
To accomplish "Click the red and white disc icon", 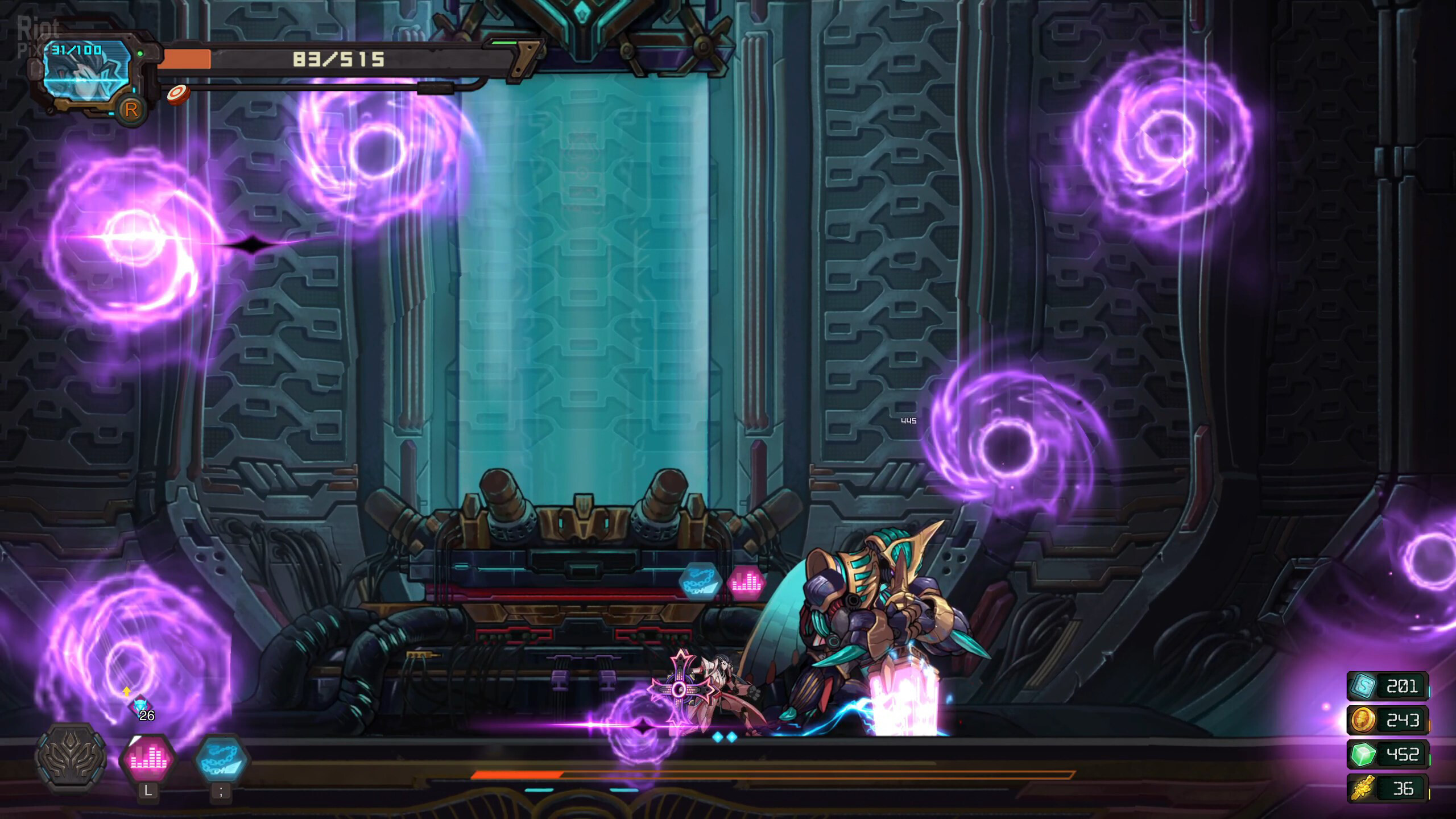I will (178, 94).
